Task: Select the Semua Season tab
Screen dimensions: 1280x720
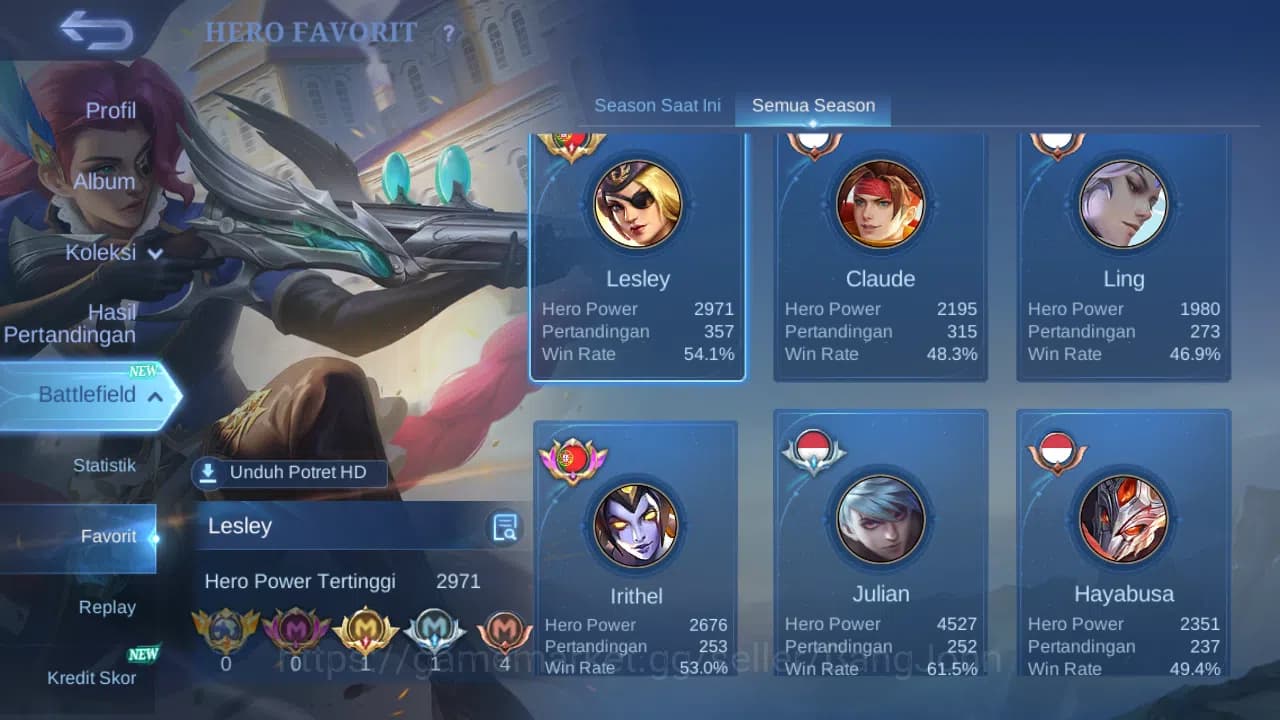Action: pos(813,104)
